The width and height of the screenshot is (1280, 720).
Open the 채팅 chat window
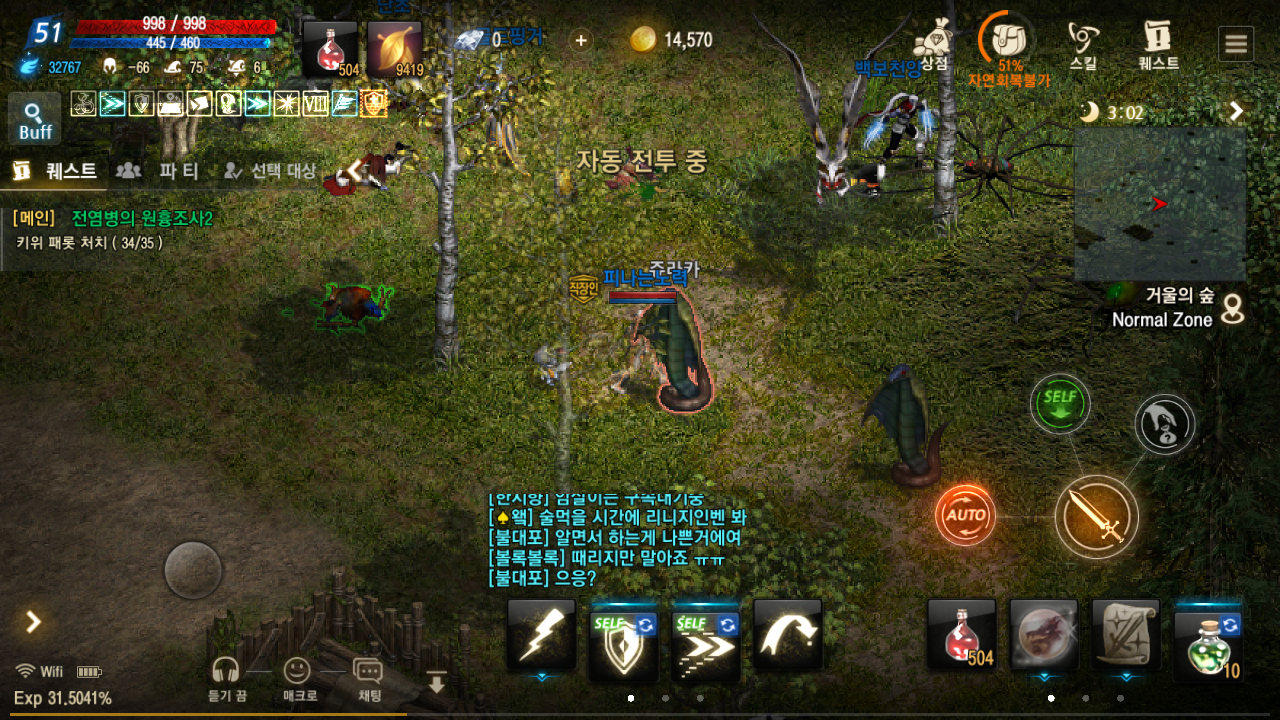(369, 677)
